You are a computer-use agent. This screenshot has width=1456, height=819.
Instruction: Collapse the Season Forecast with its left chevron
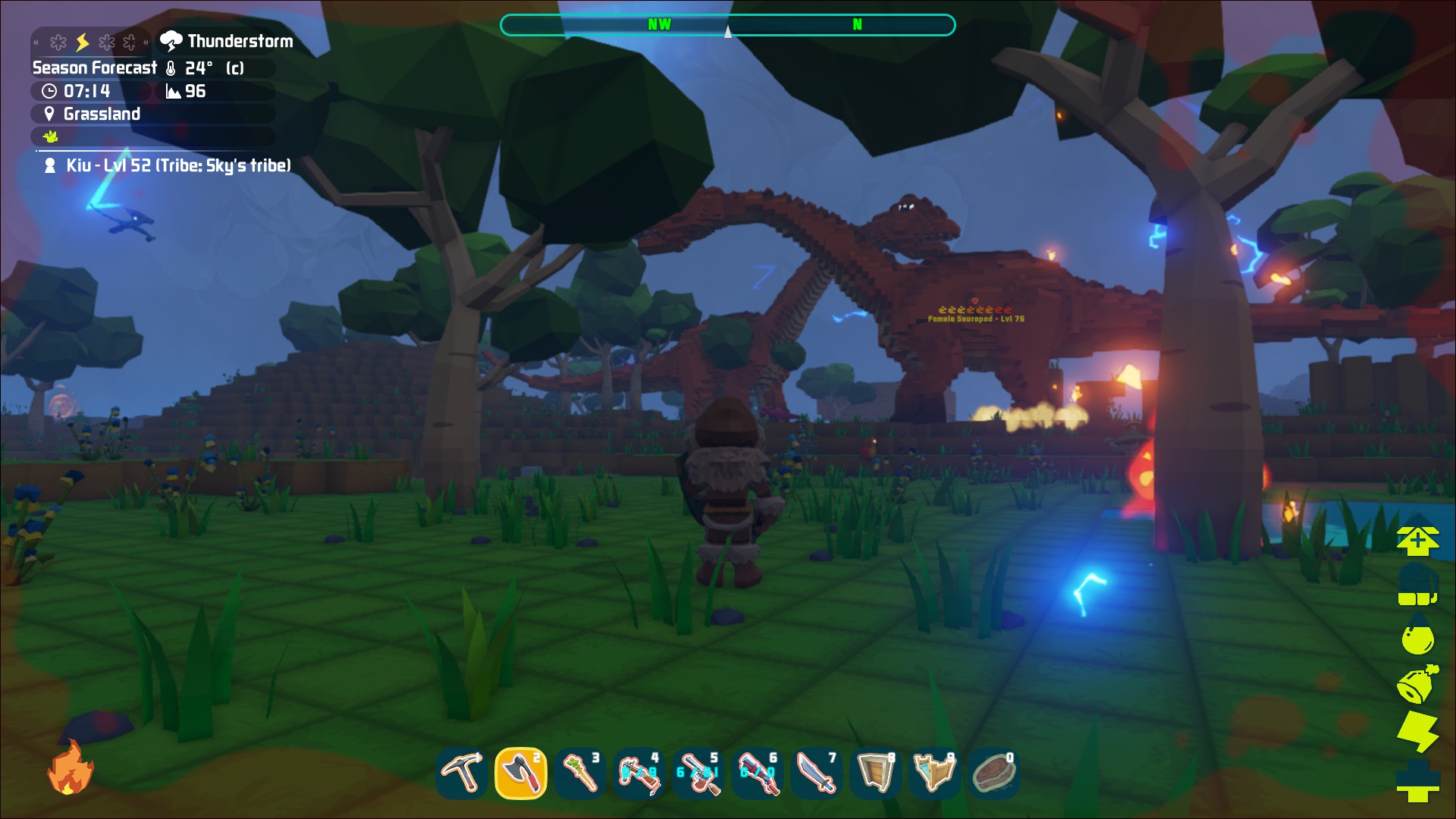(36, 42)
